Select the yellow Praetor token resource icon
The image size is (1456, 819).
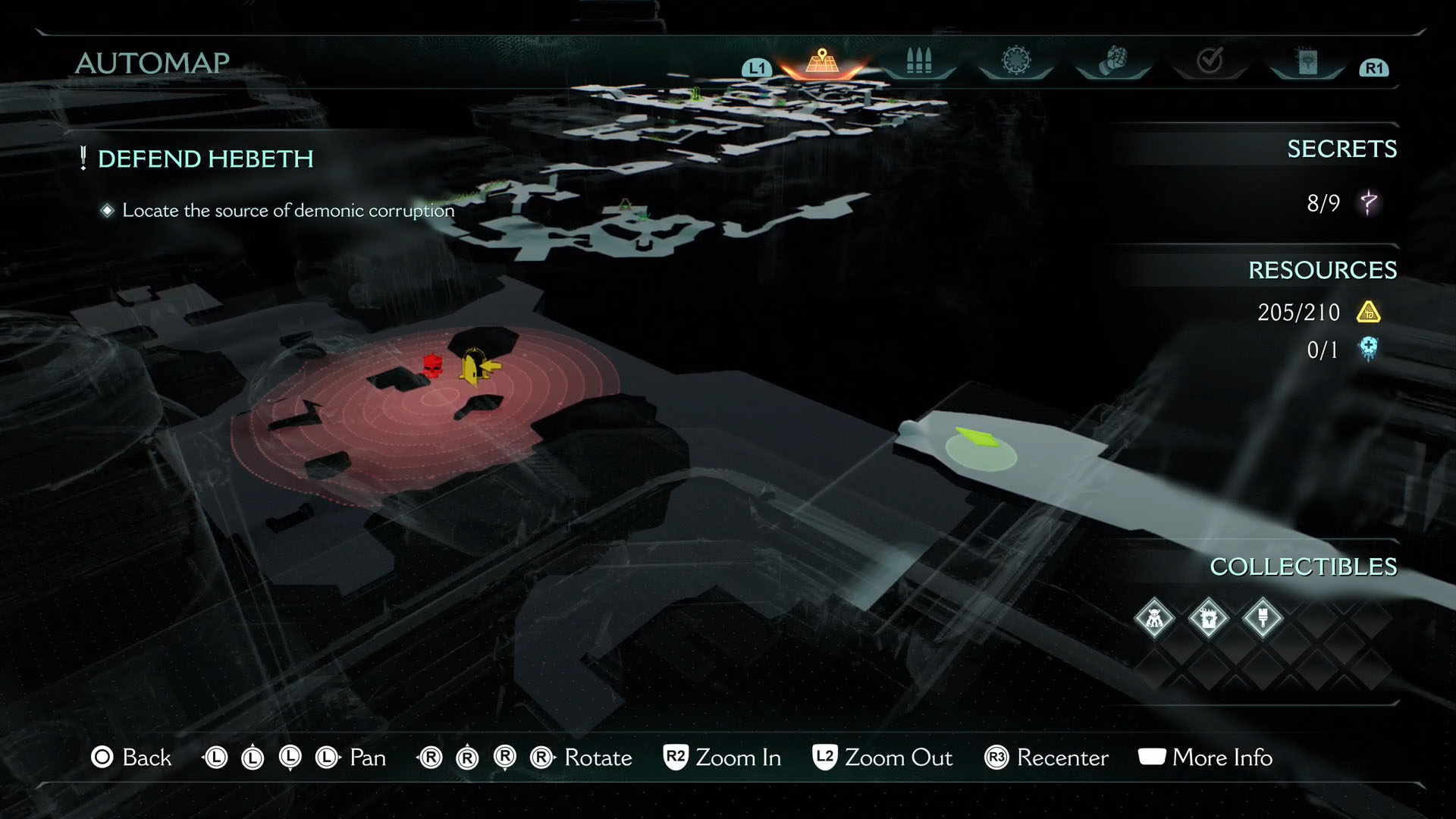(x=1370, y=312)
